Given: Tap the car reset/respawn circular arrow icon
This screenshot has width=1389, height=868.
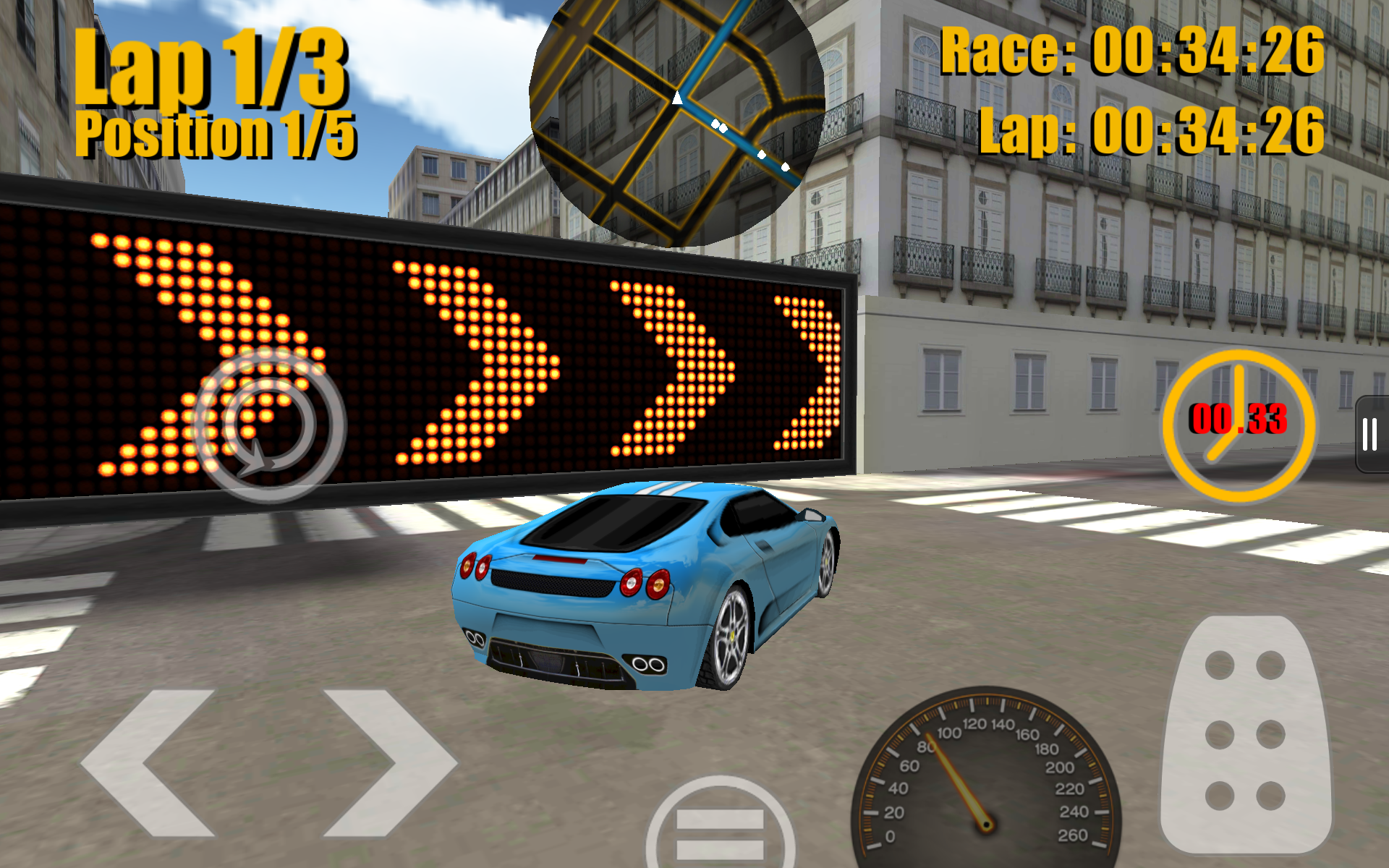Looking at the screenshot, I should pos(268,427).
